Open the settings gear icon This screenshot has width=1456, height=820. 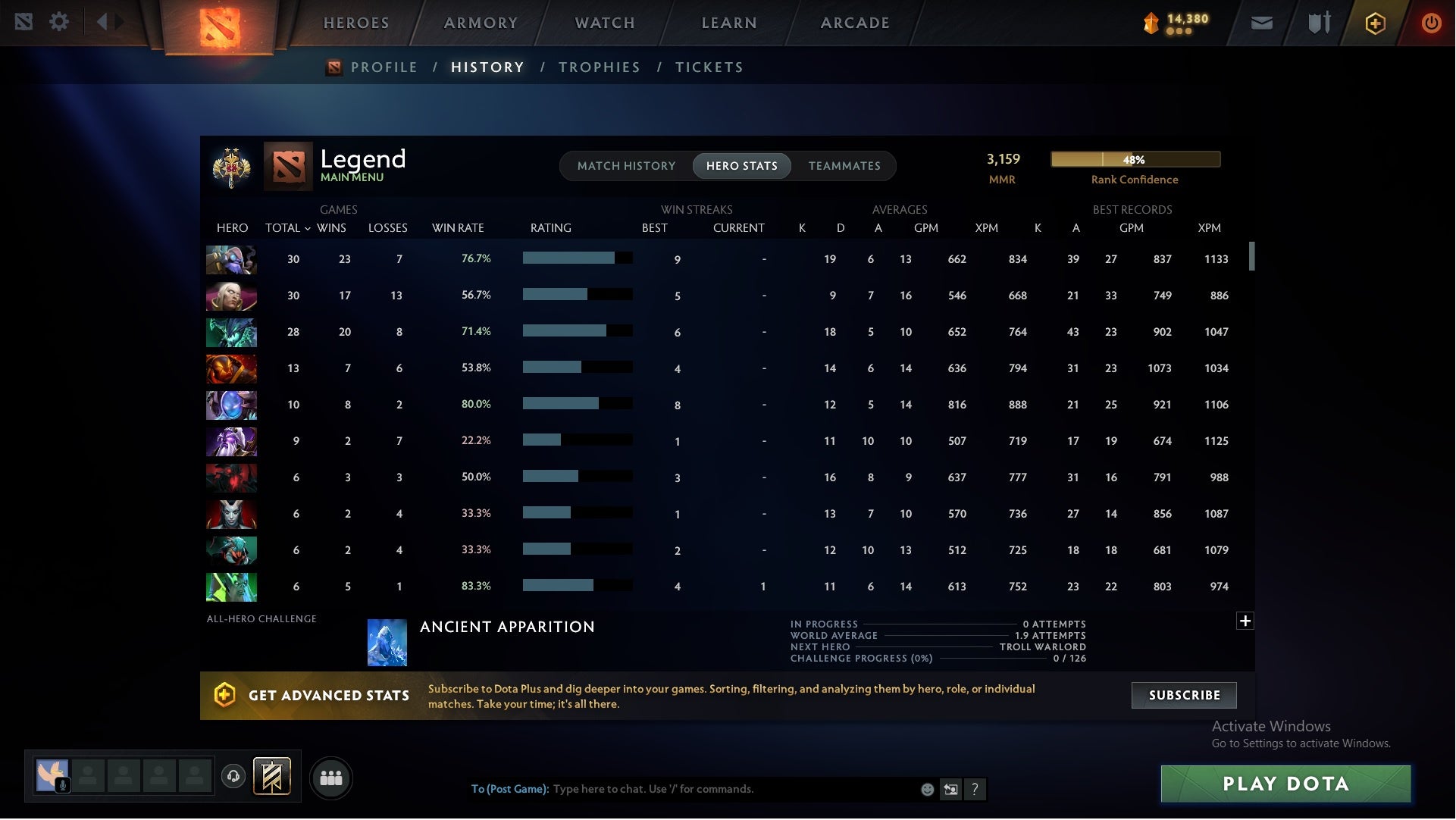click(x=59, y=21)
